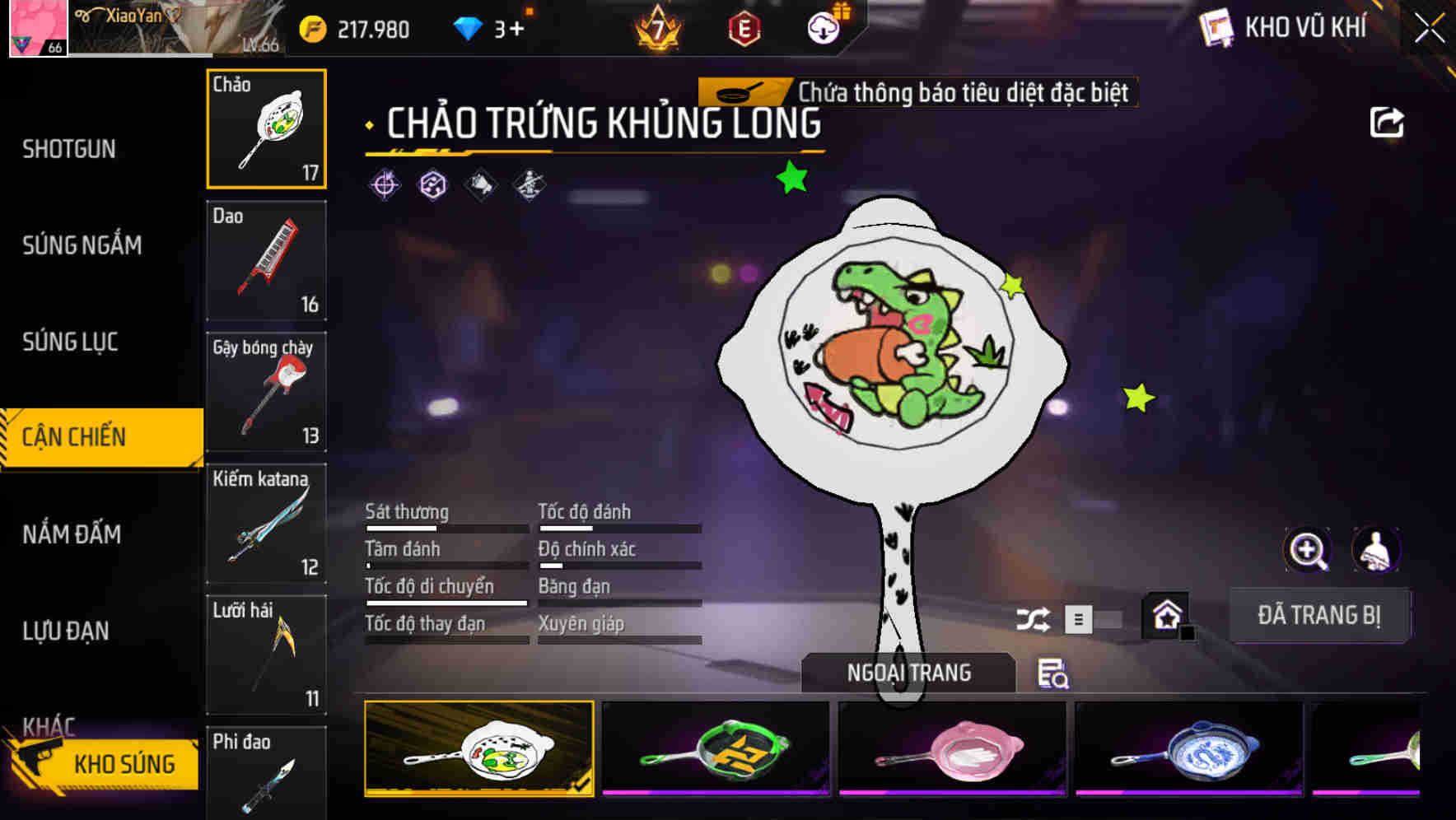
Task: Select the SHOTGUN category tab
Action: coord(69,148)
